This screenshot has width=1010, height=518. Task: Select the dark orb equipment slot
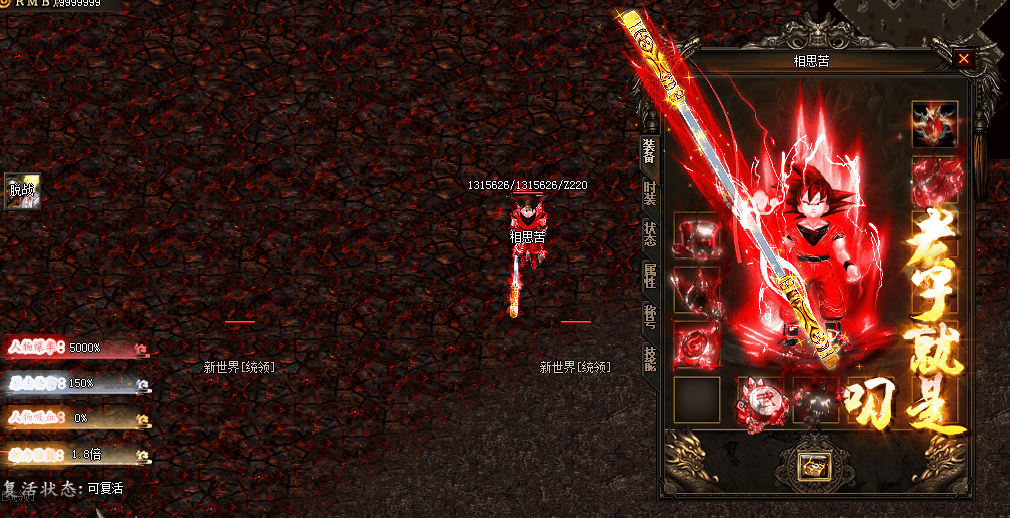coord(815,401)
